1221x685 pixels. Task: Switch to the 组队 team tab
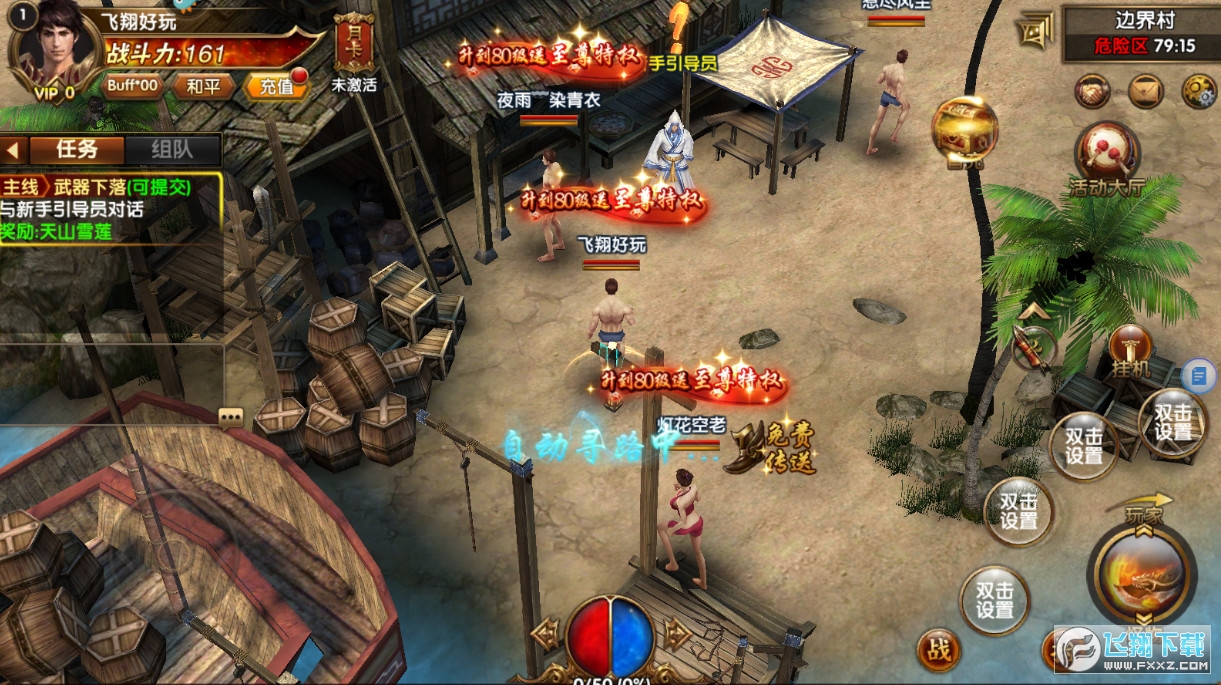coord(172,149)
